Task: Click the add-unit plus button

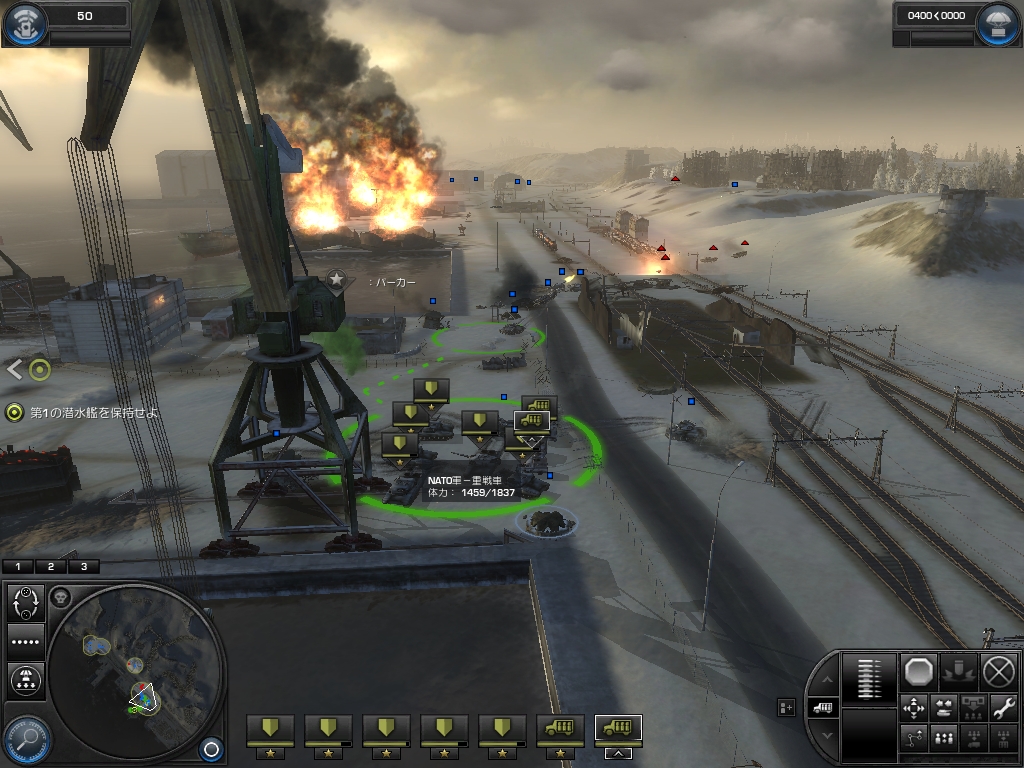Action: (787, 708)
